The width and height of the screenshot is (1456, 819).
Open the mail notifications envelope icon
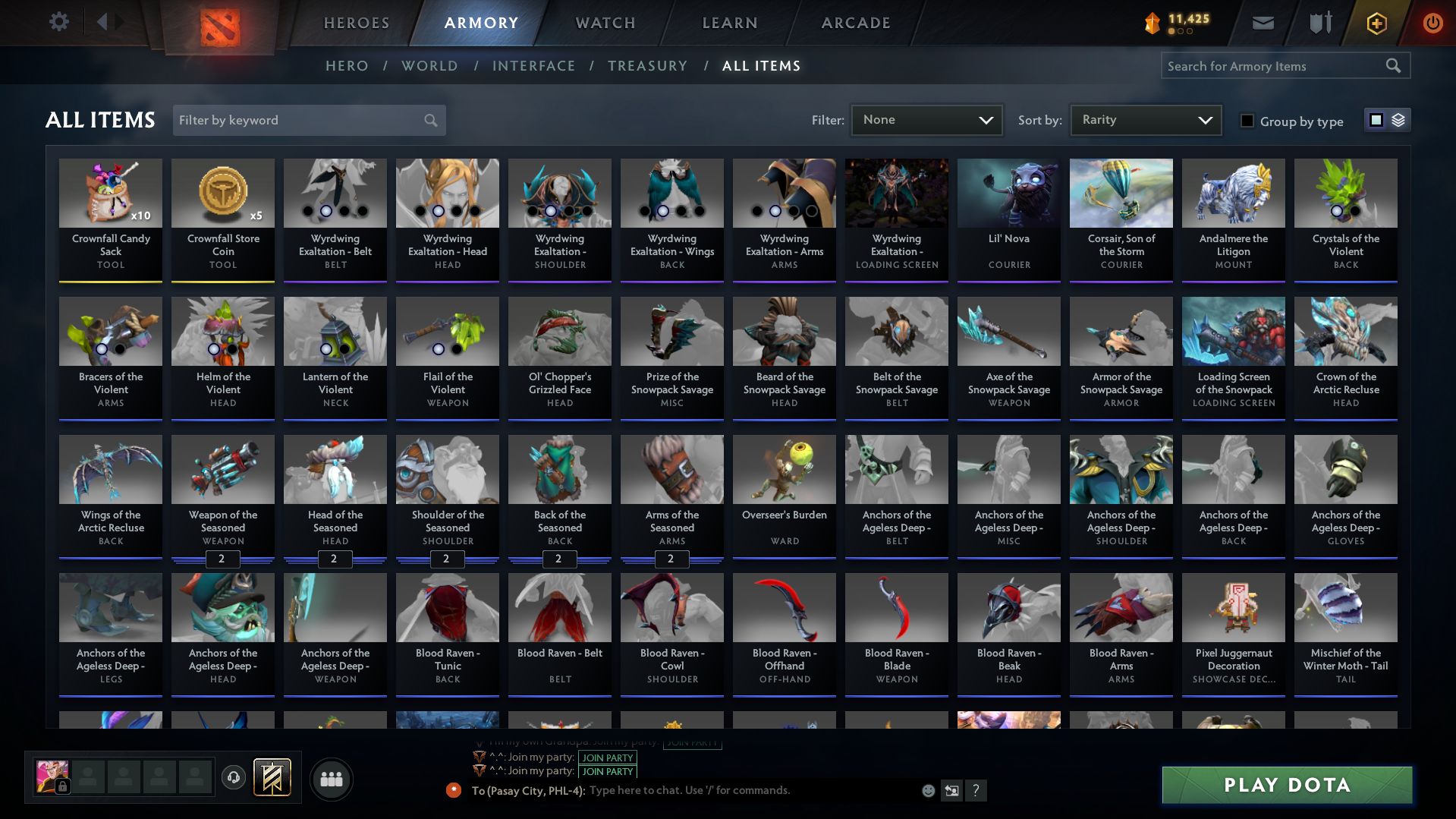(1262, 22)
